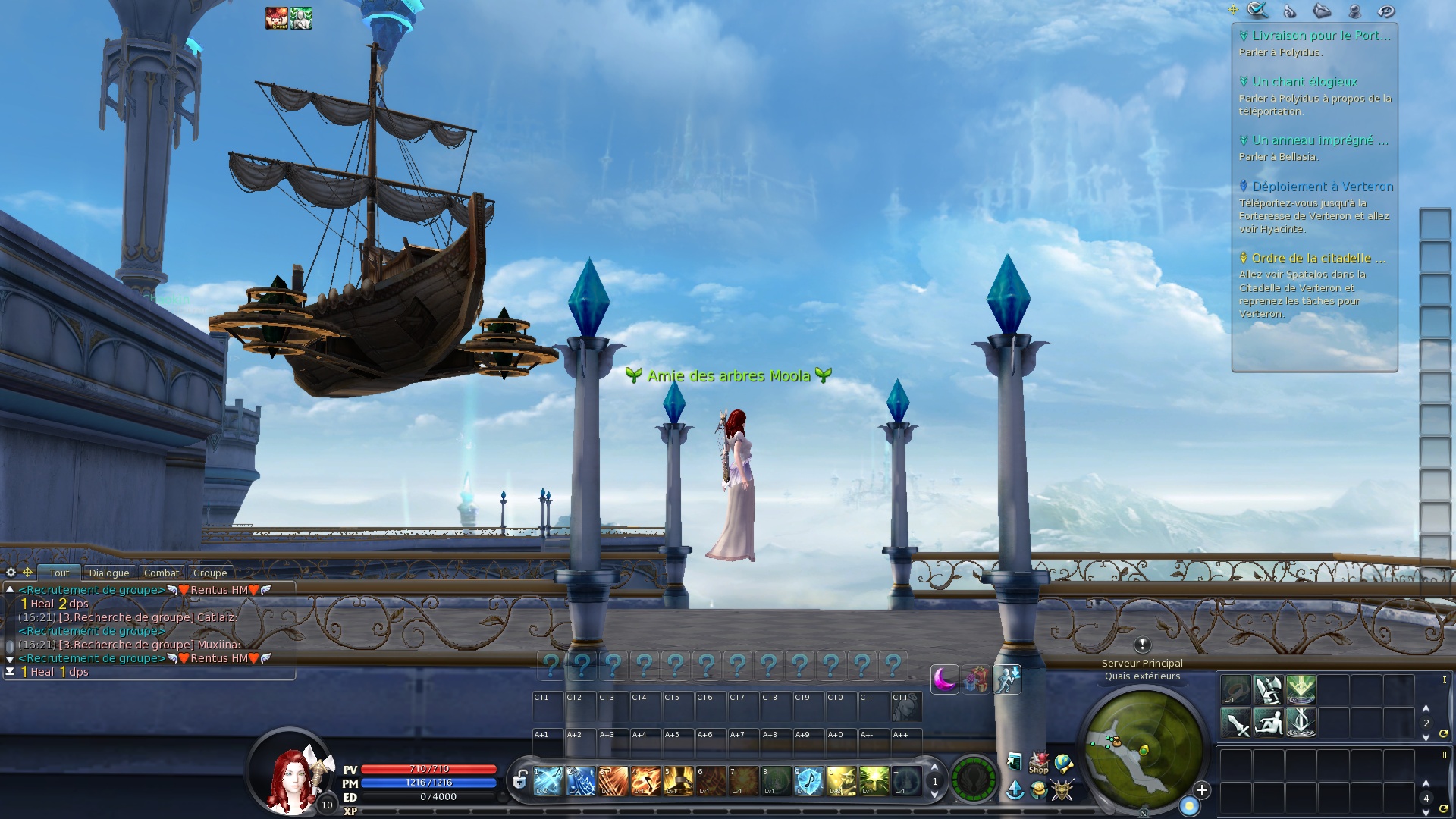Click the running character emote icon
This screenshot has width=1456, height=819.
click(1009, 679)
